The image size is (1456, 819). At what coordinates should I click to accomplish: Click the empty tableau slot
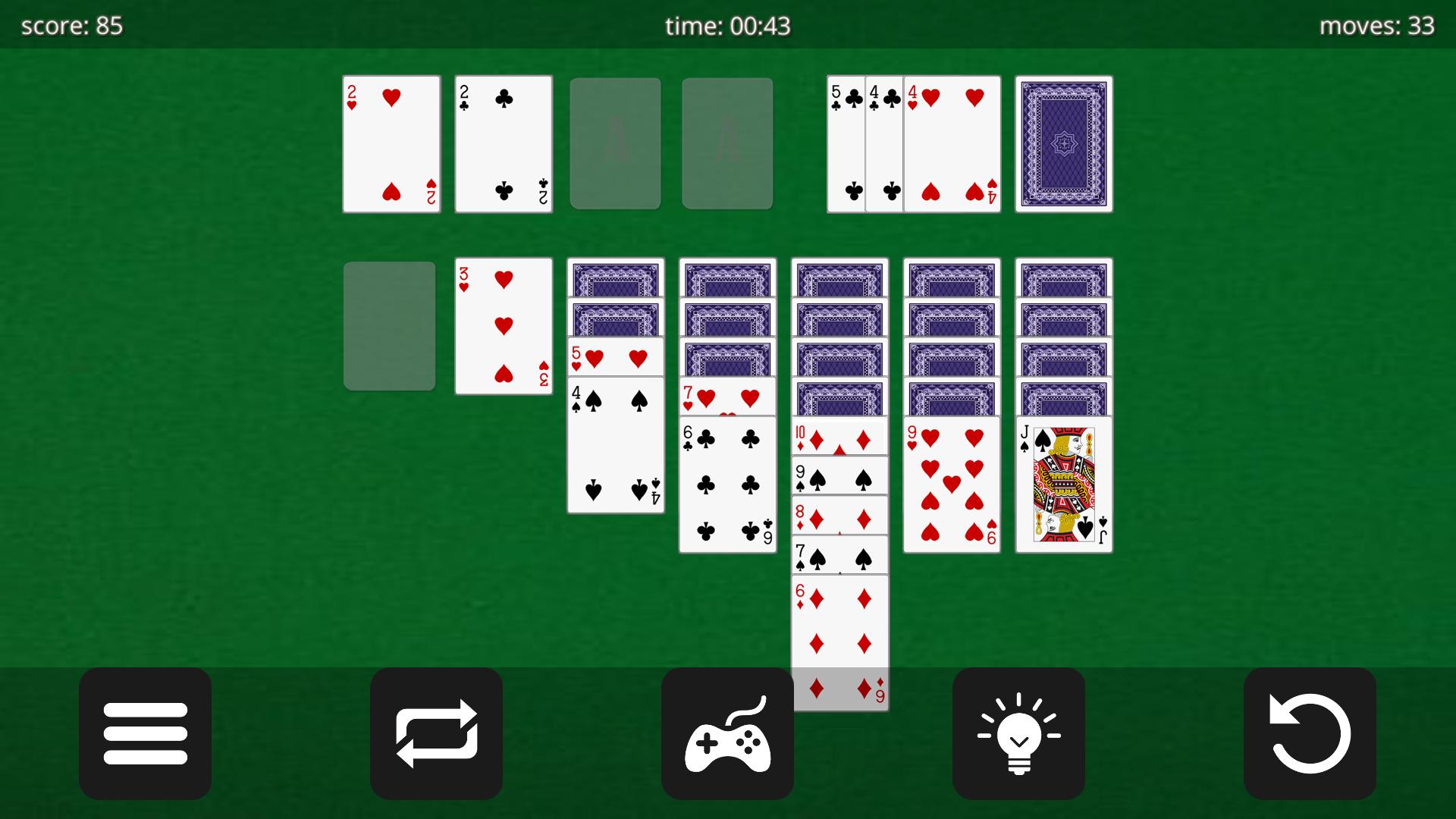[389, 326]
